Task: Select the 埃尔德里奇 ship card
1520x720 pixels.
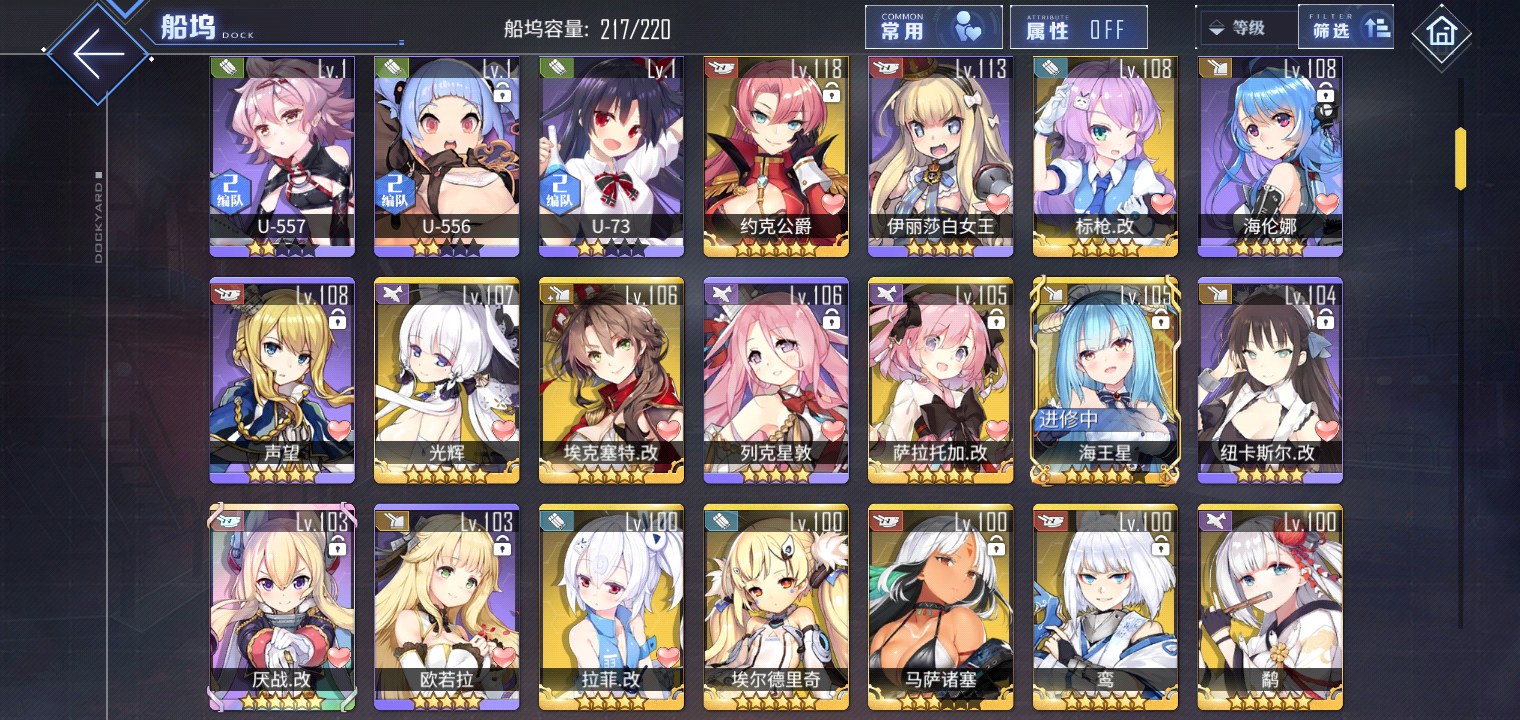Action: 776,605
